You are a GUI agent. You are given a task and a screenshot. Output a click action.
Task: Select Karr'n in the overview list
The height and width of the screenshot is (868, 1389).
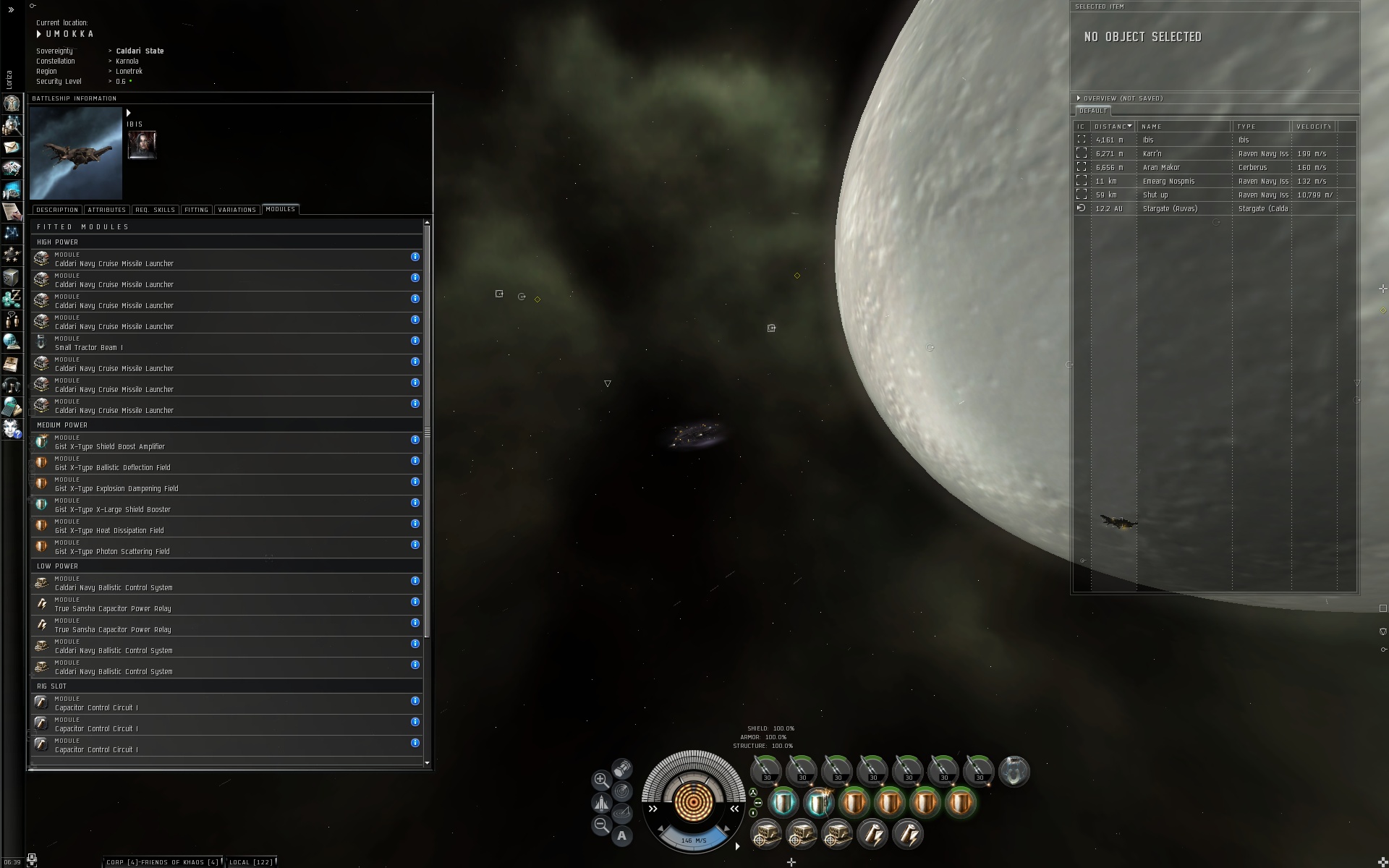pos(1214,153)
